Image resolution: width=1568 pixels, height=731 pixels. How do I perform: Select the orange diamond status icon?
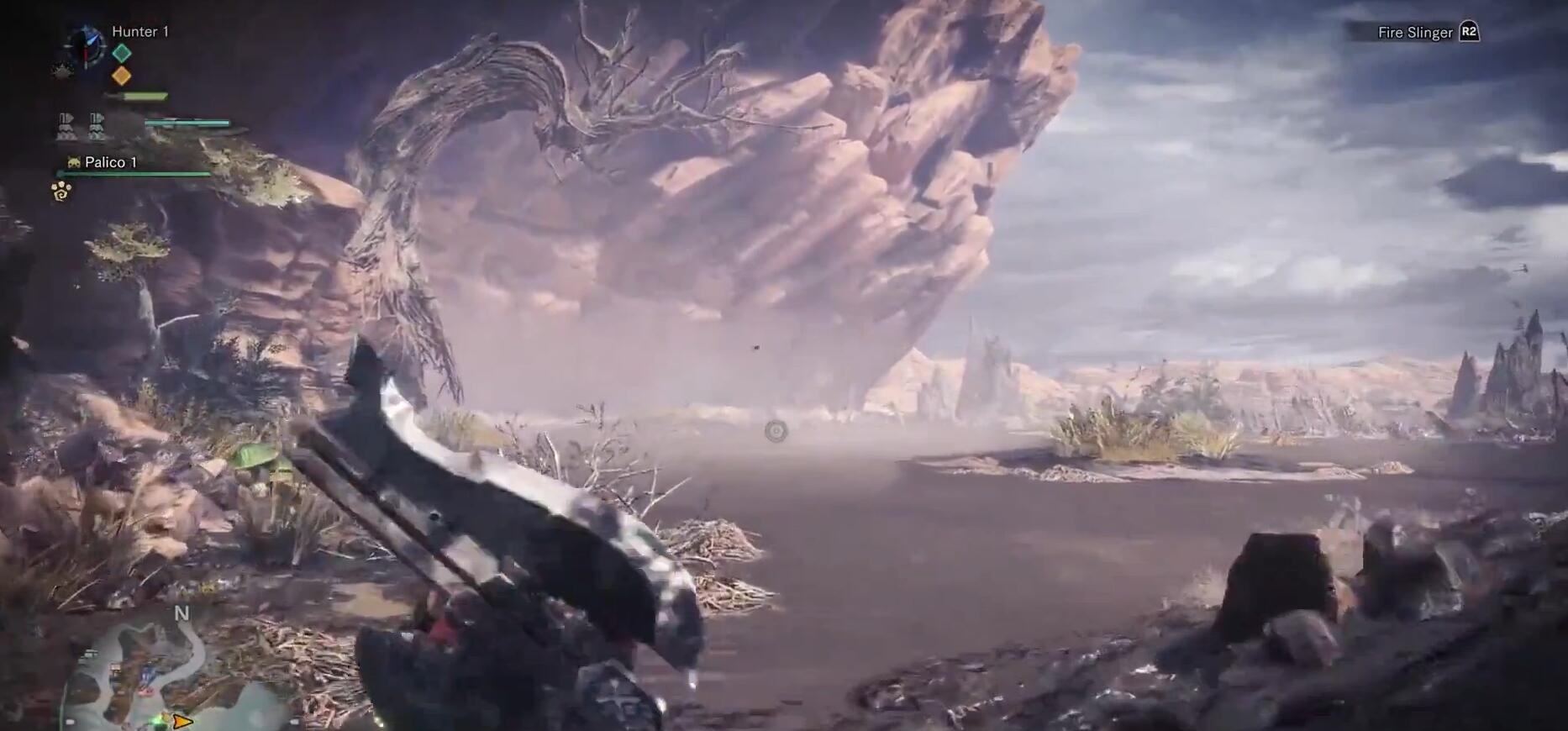coord(122,76)
